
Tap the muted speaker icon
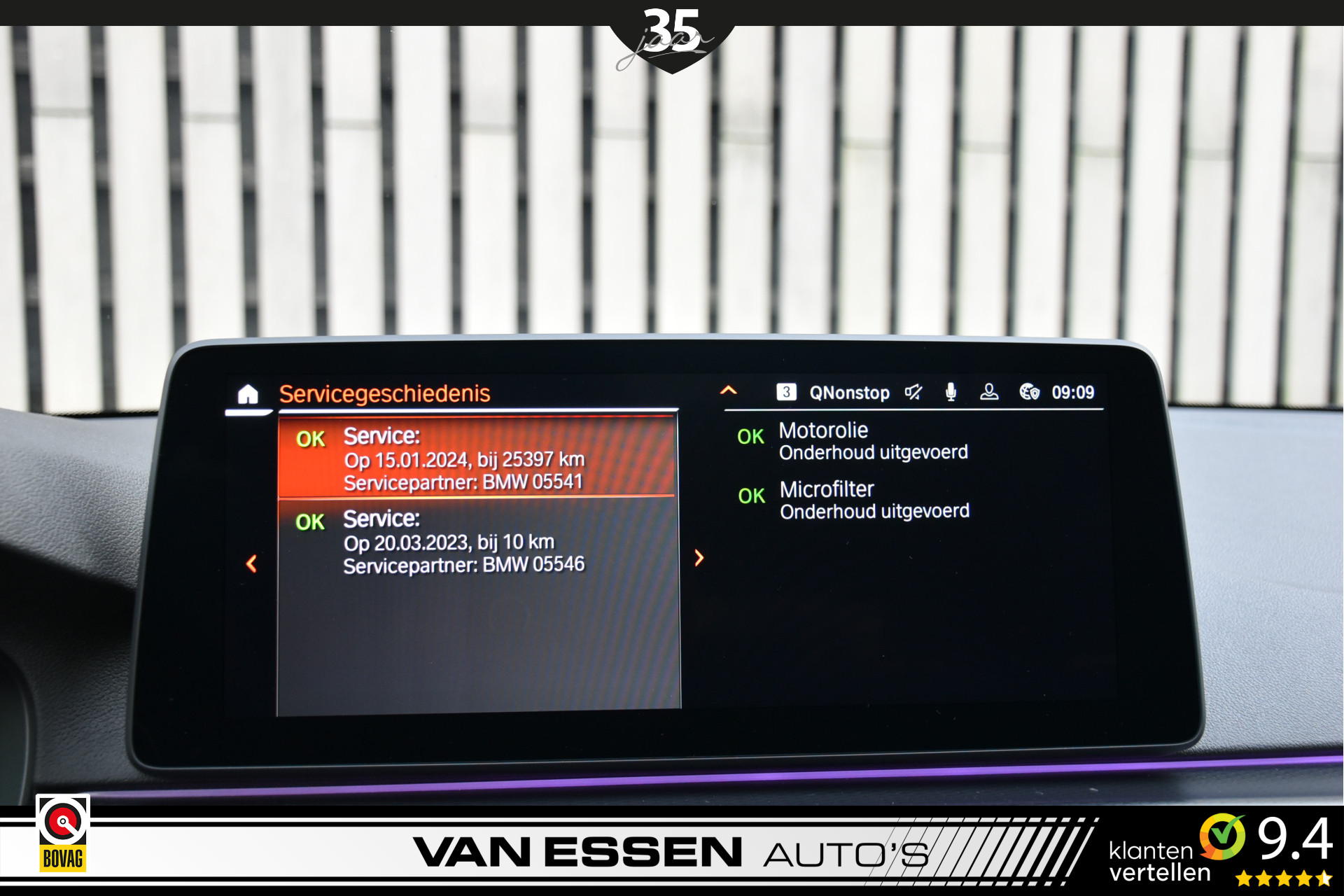click(x=913, y=392)
